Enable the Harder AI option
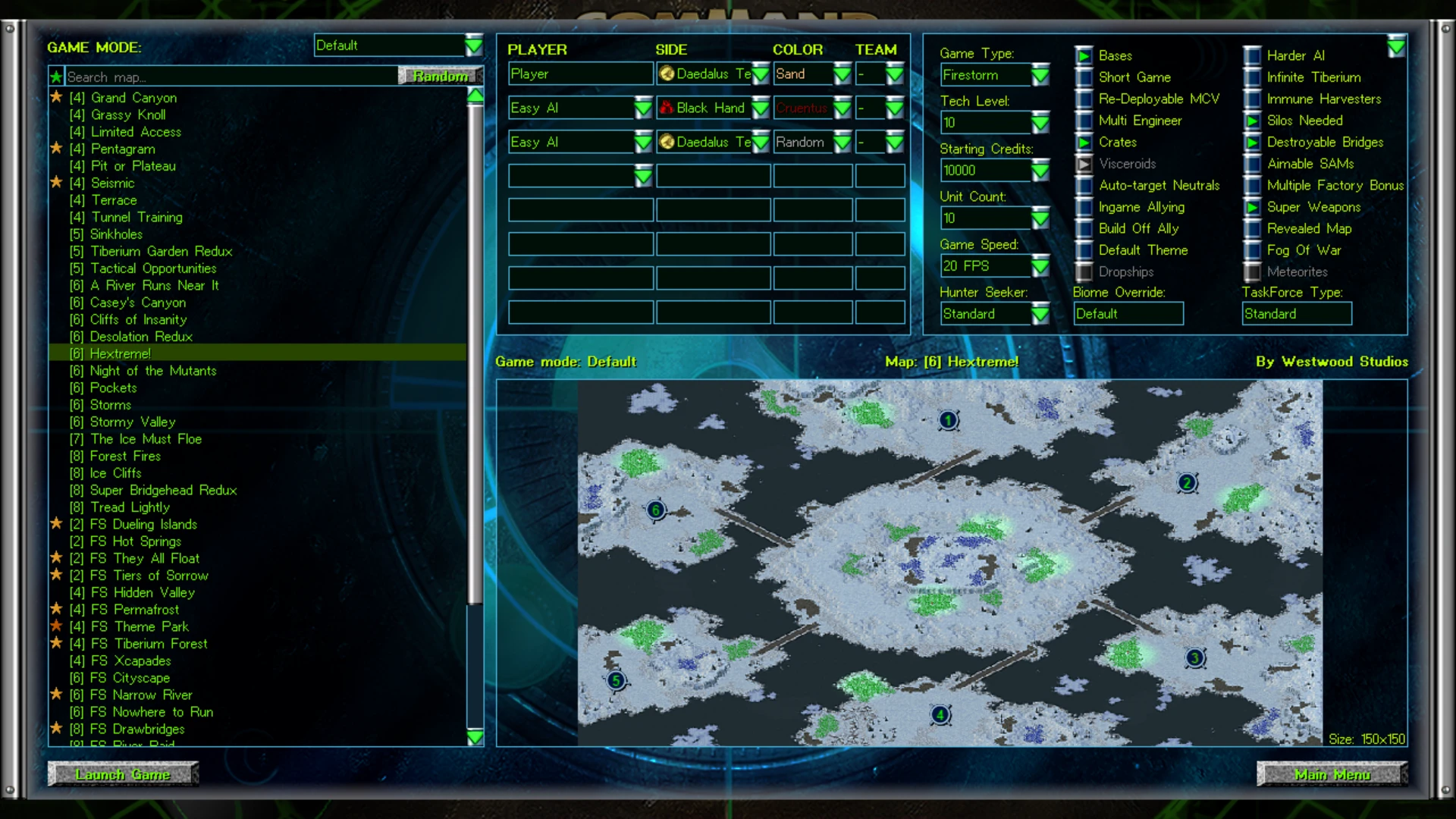This screenshot has height=819, width=1456. [x=1253, y=55]
